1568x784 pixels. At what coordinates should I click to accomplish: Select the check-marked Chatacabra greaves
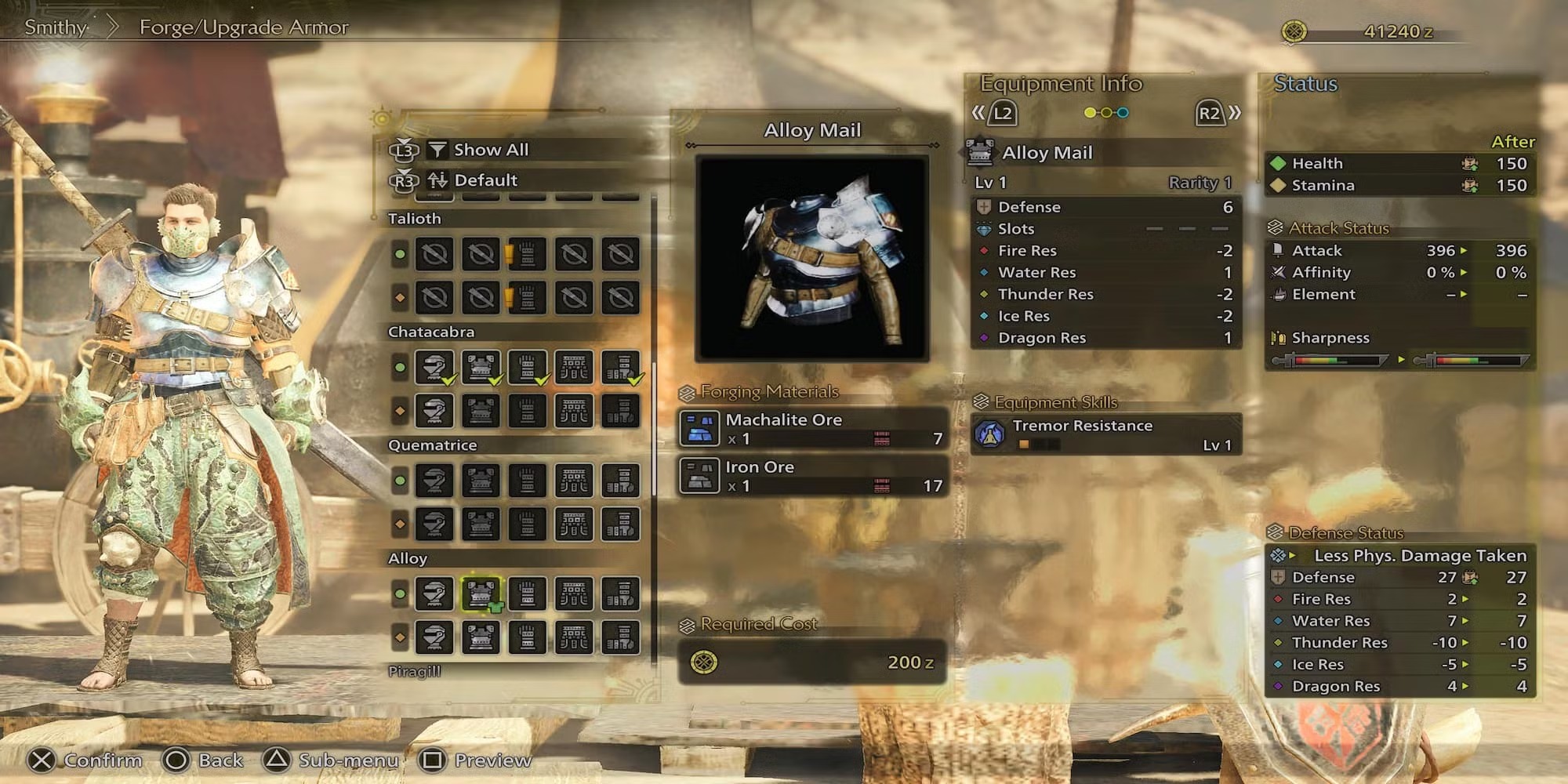click(621, 367)
